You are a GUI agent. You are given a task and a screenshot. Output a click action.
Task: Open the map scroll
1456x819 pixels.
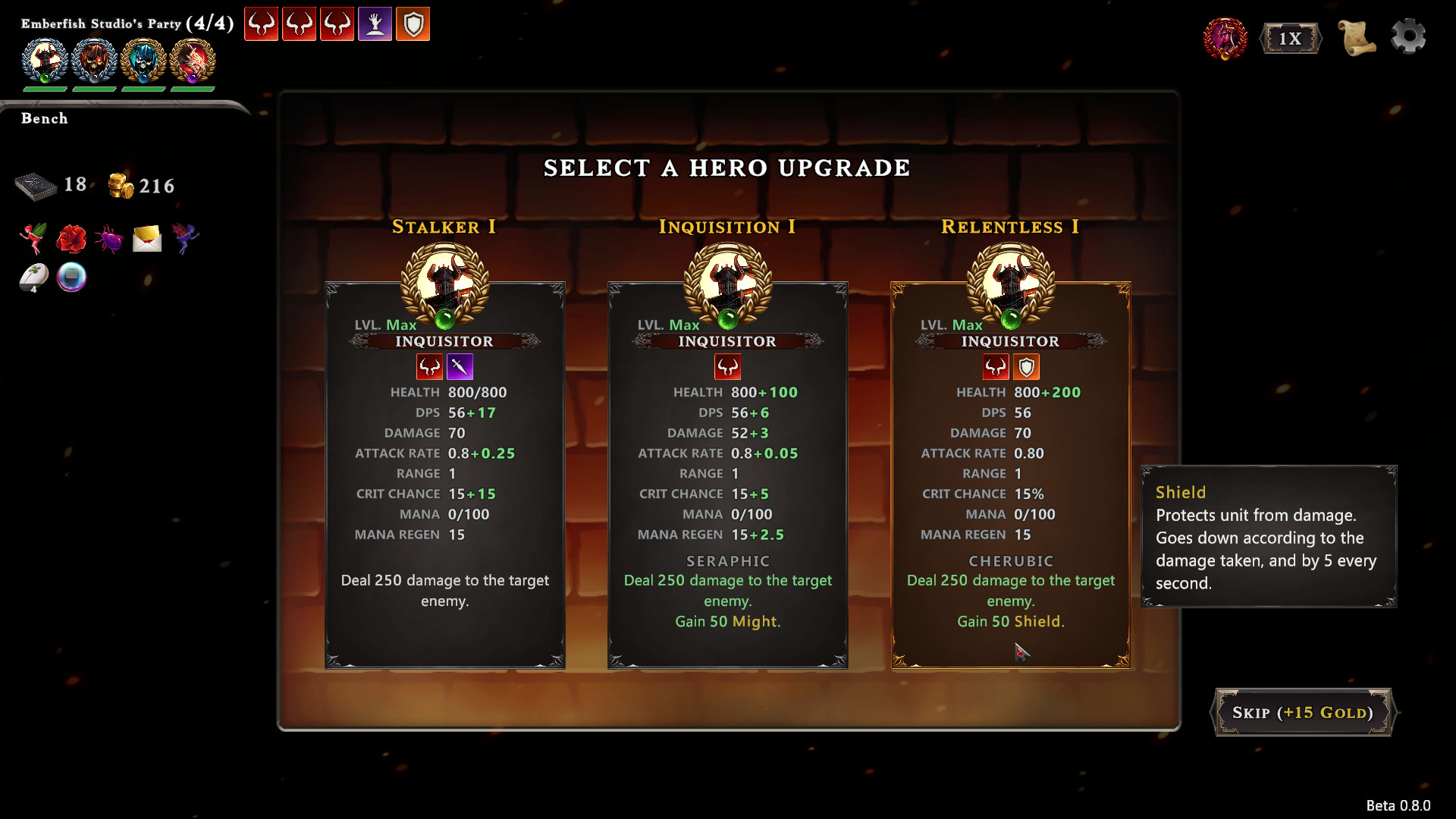[1356, 37]
